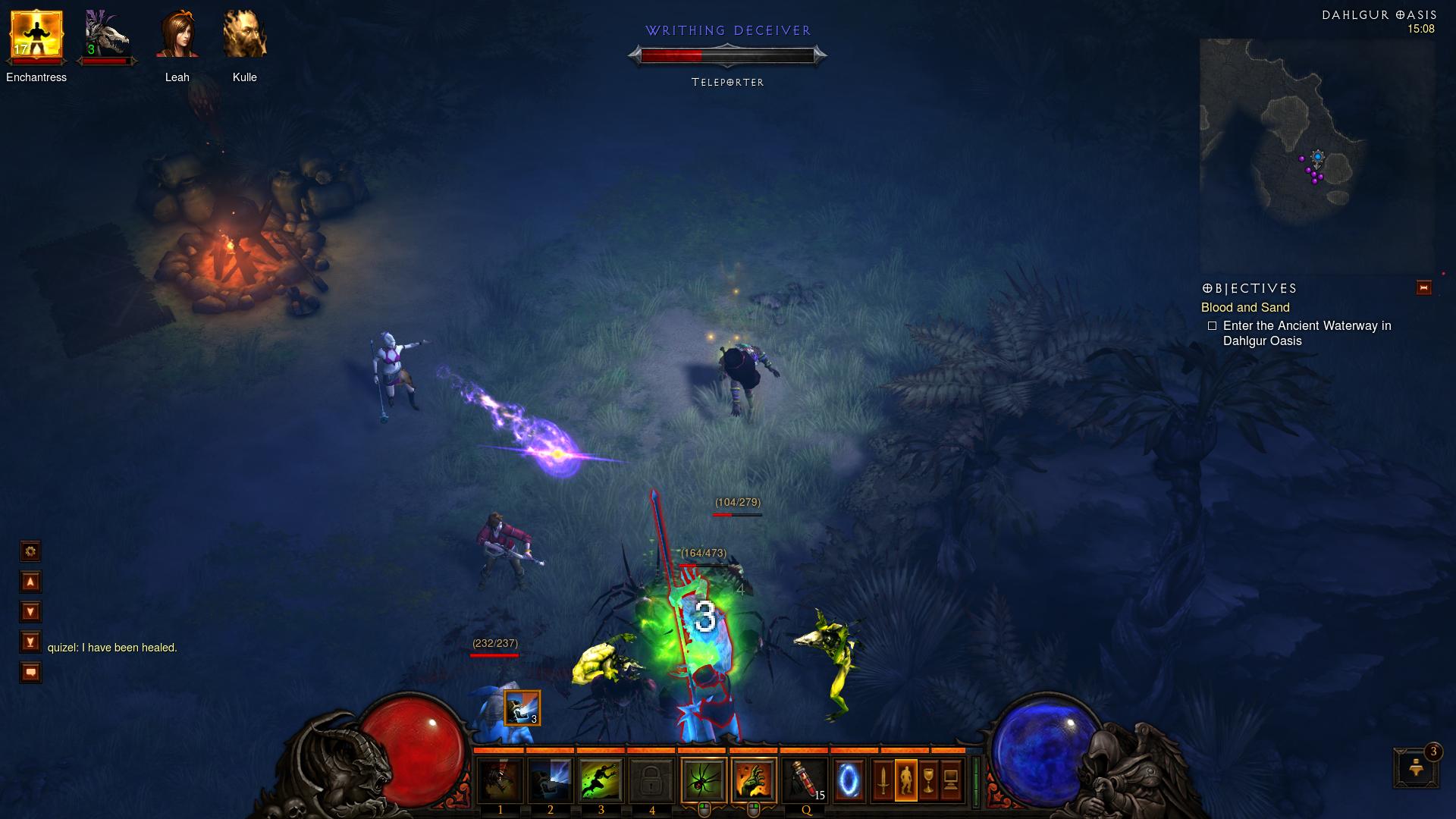The width and height of the screenshot is (1456, 819).
Task: Activate the green running figure skill
Action: (601, 780)
